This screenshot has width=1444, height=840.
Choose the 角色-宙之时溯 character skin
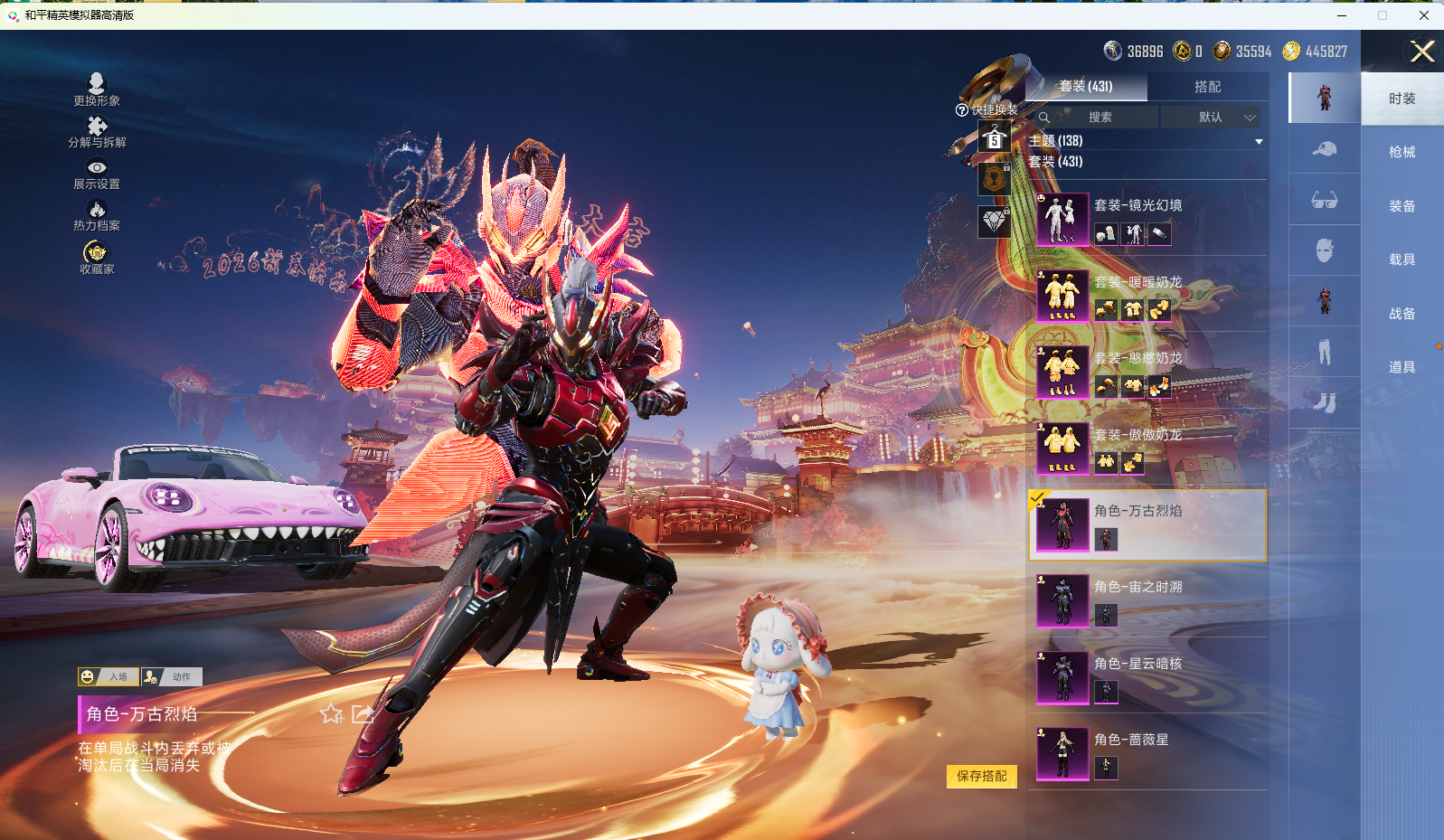tap(1148, 601)
